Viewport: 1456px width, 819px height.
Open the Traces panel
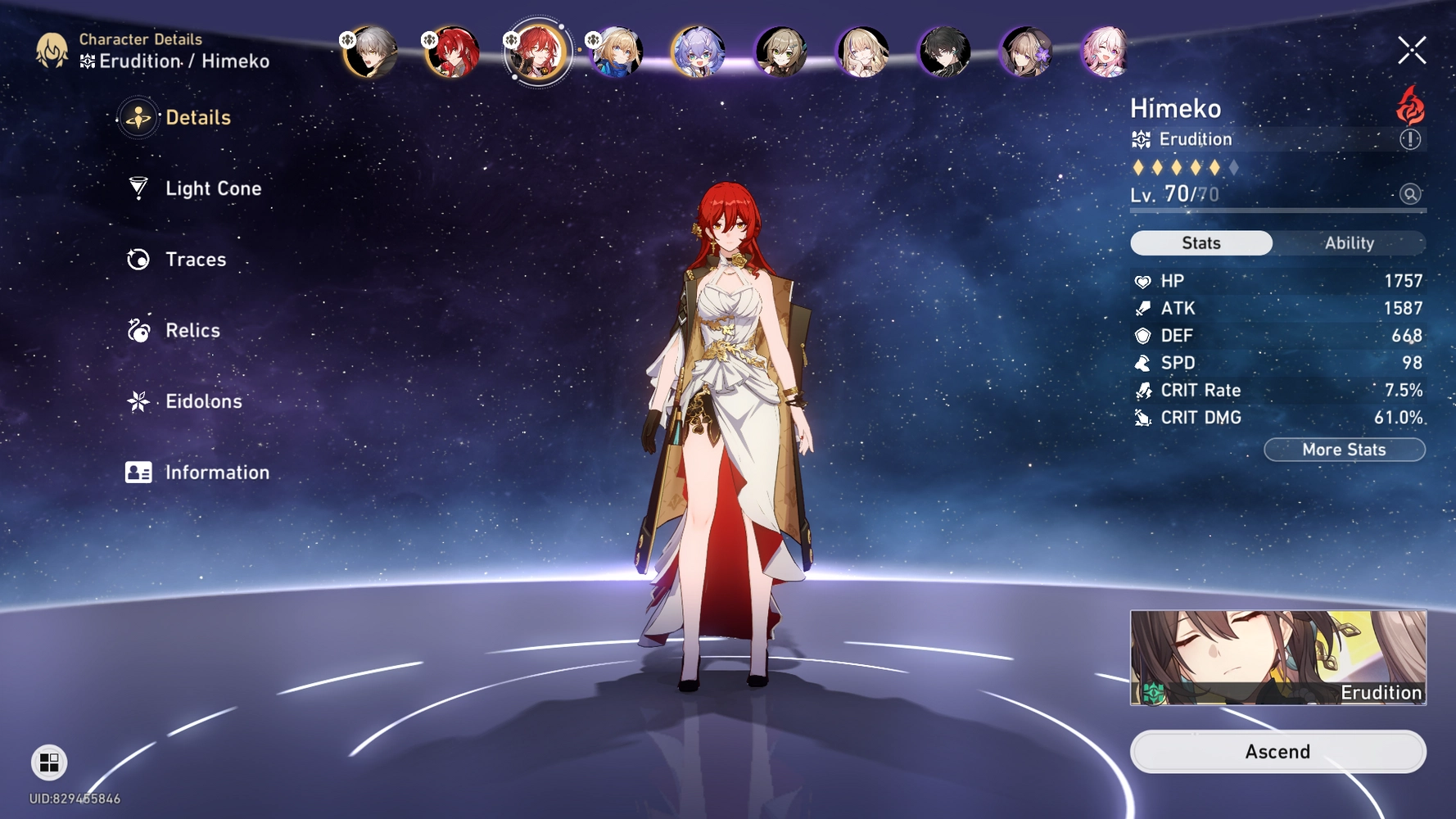tap(195, 260)
